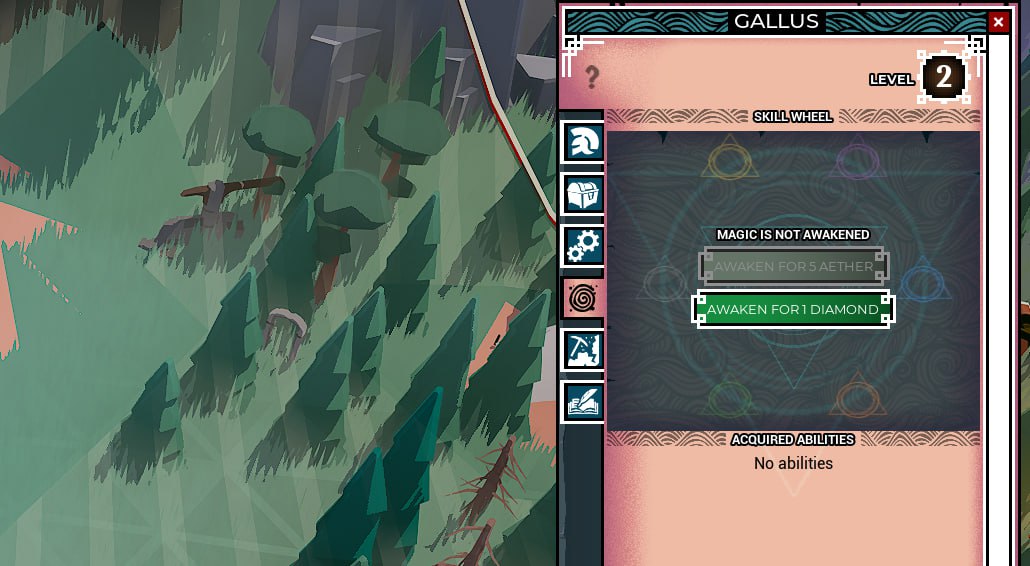Switch to the treasure chest inventory tab
Screen dimensions: 1030x566
pyautogui.click(x=582, y=194)
